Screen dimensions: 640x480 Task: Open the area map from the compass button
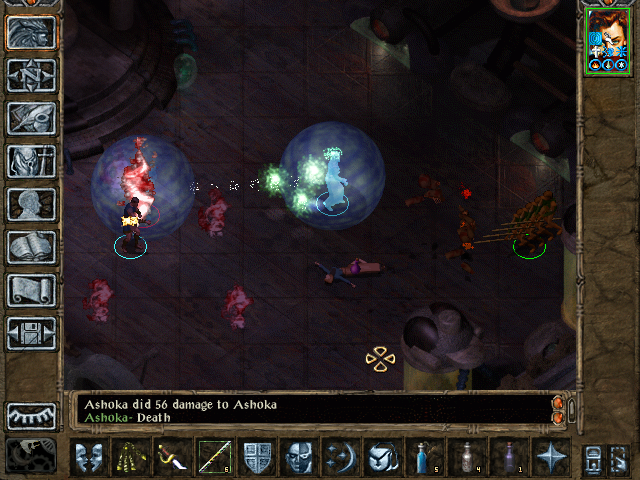31,75
